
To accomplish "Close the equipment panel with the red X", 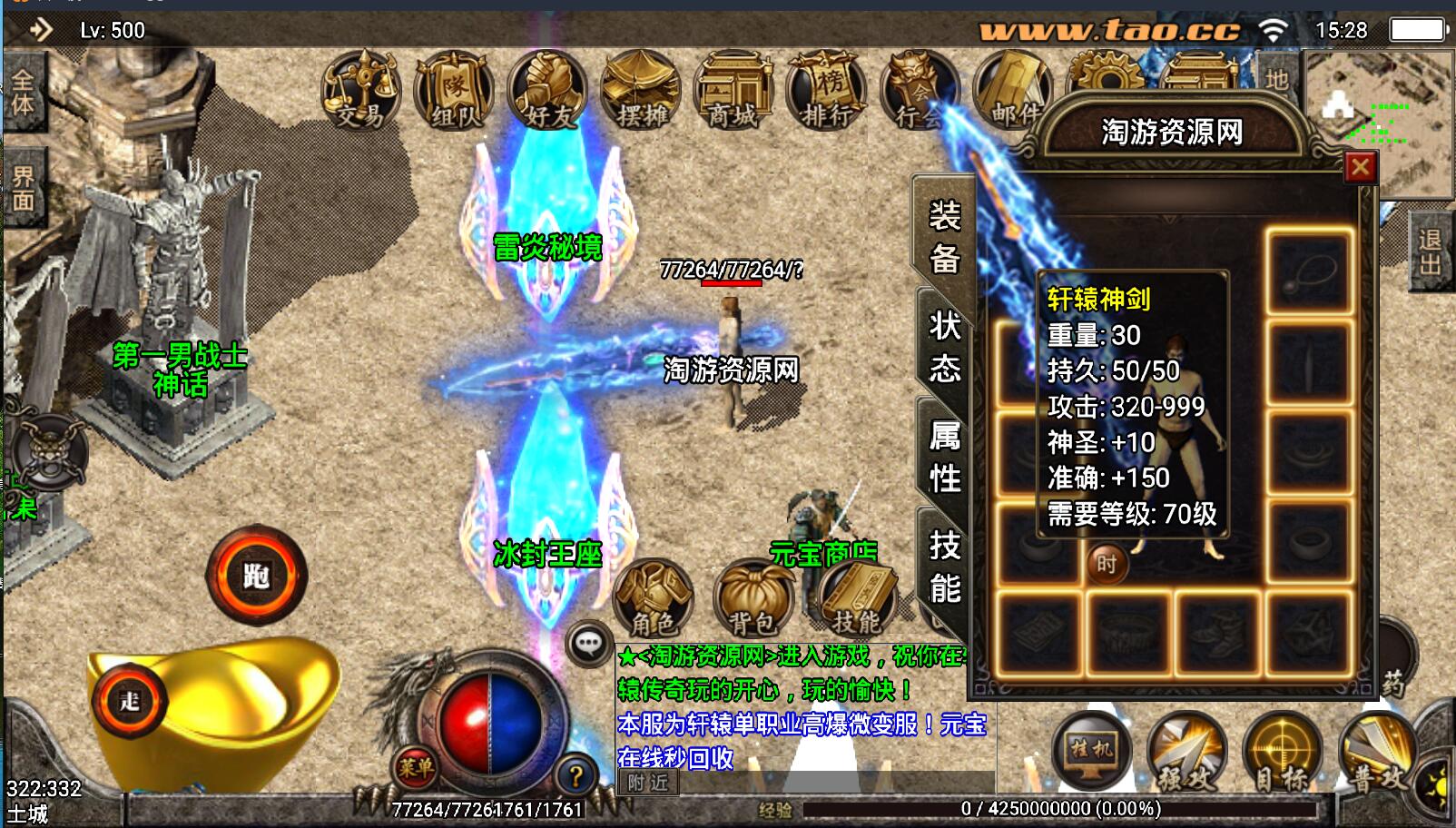I will pos(1360,168).
